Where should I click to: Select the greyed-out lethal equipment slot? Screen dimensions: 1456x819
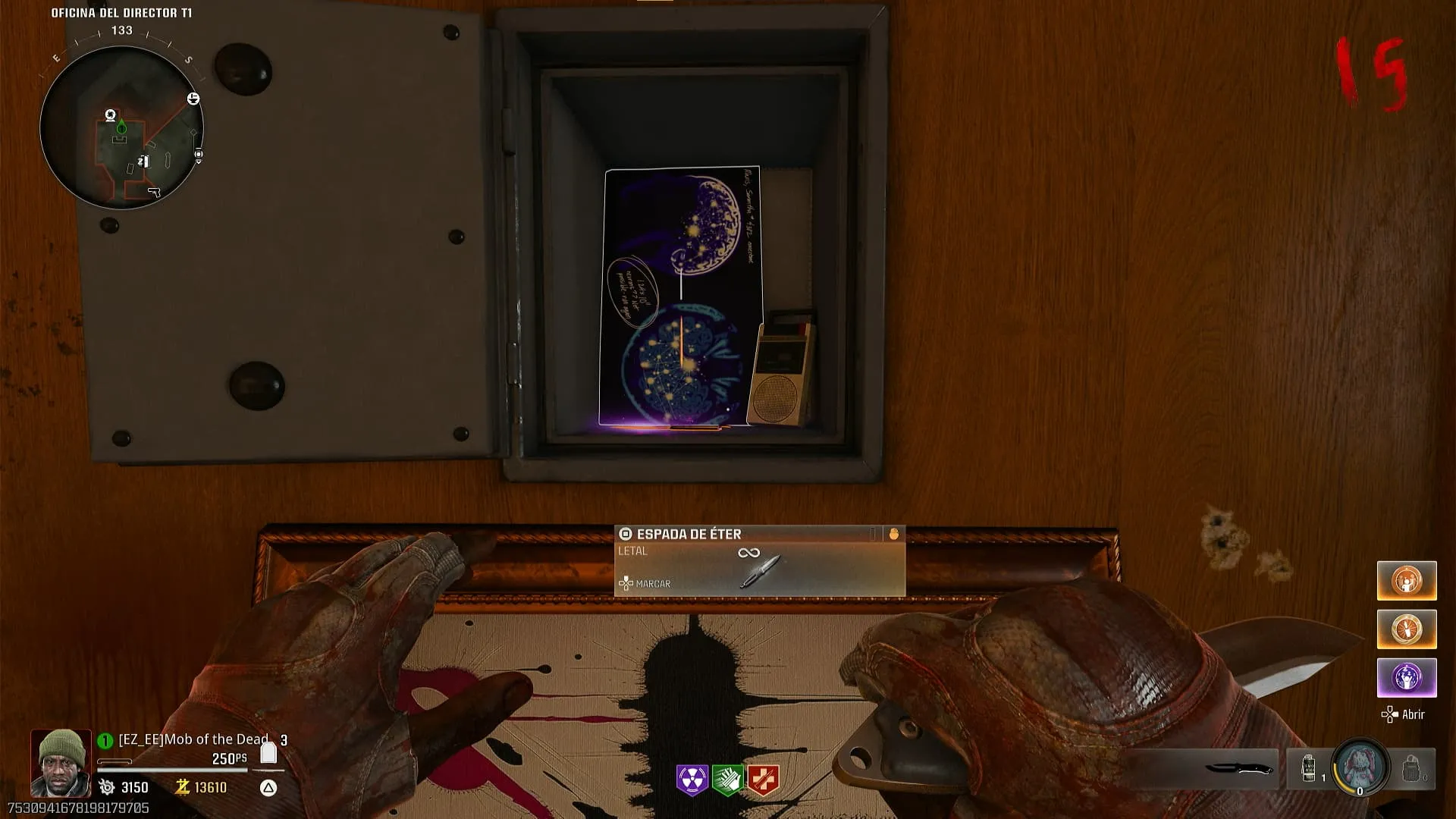pyautogui.click(x=1411, y=768)
